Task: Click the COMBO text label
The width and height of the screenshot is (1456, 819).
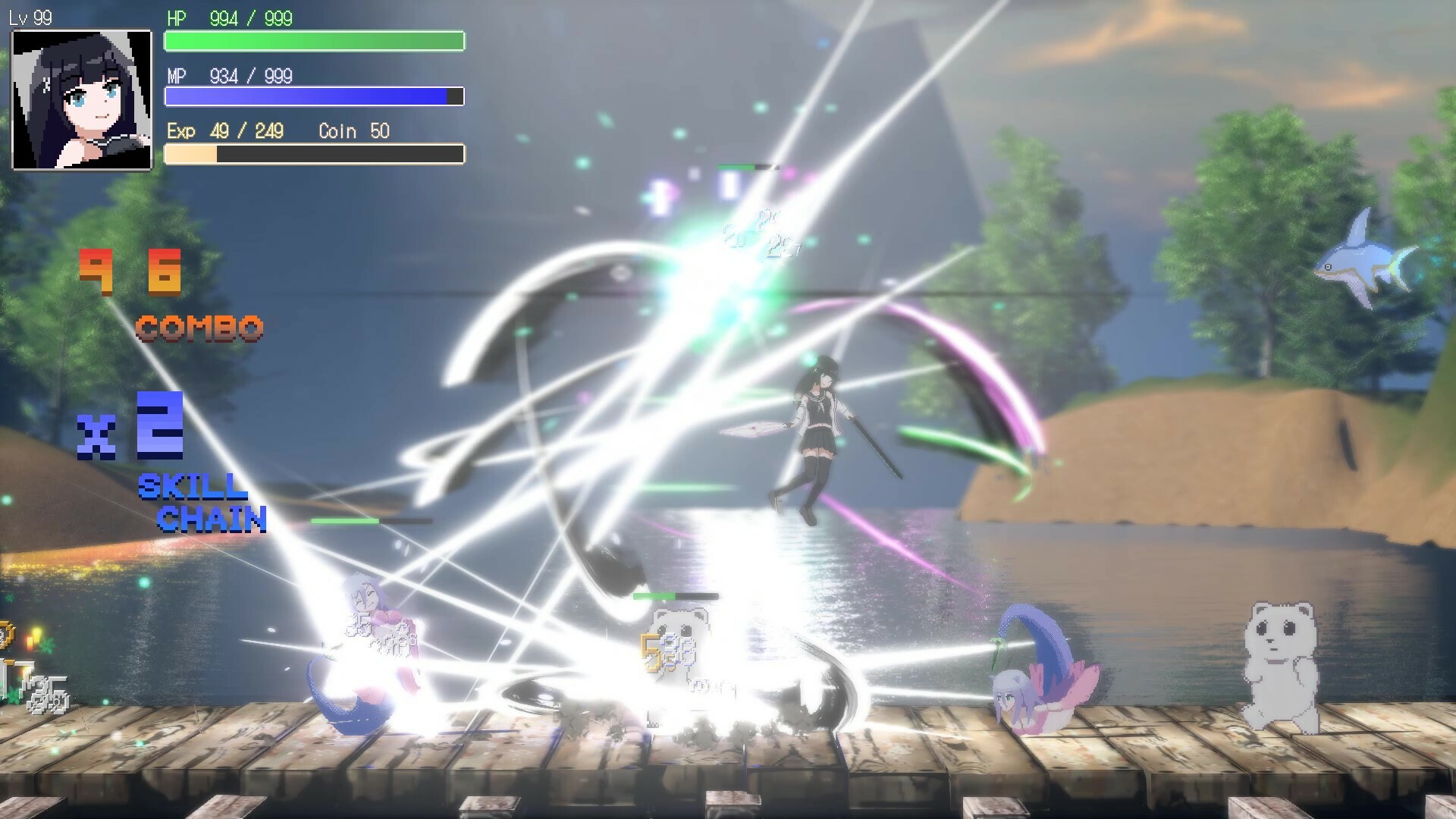Action: [199, 328]
